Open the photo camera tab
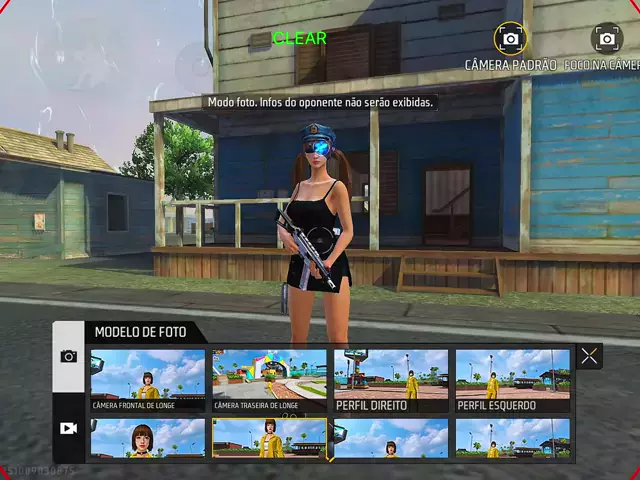Viewport: 640px width, 480px height. tap(68, 356)
